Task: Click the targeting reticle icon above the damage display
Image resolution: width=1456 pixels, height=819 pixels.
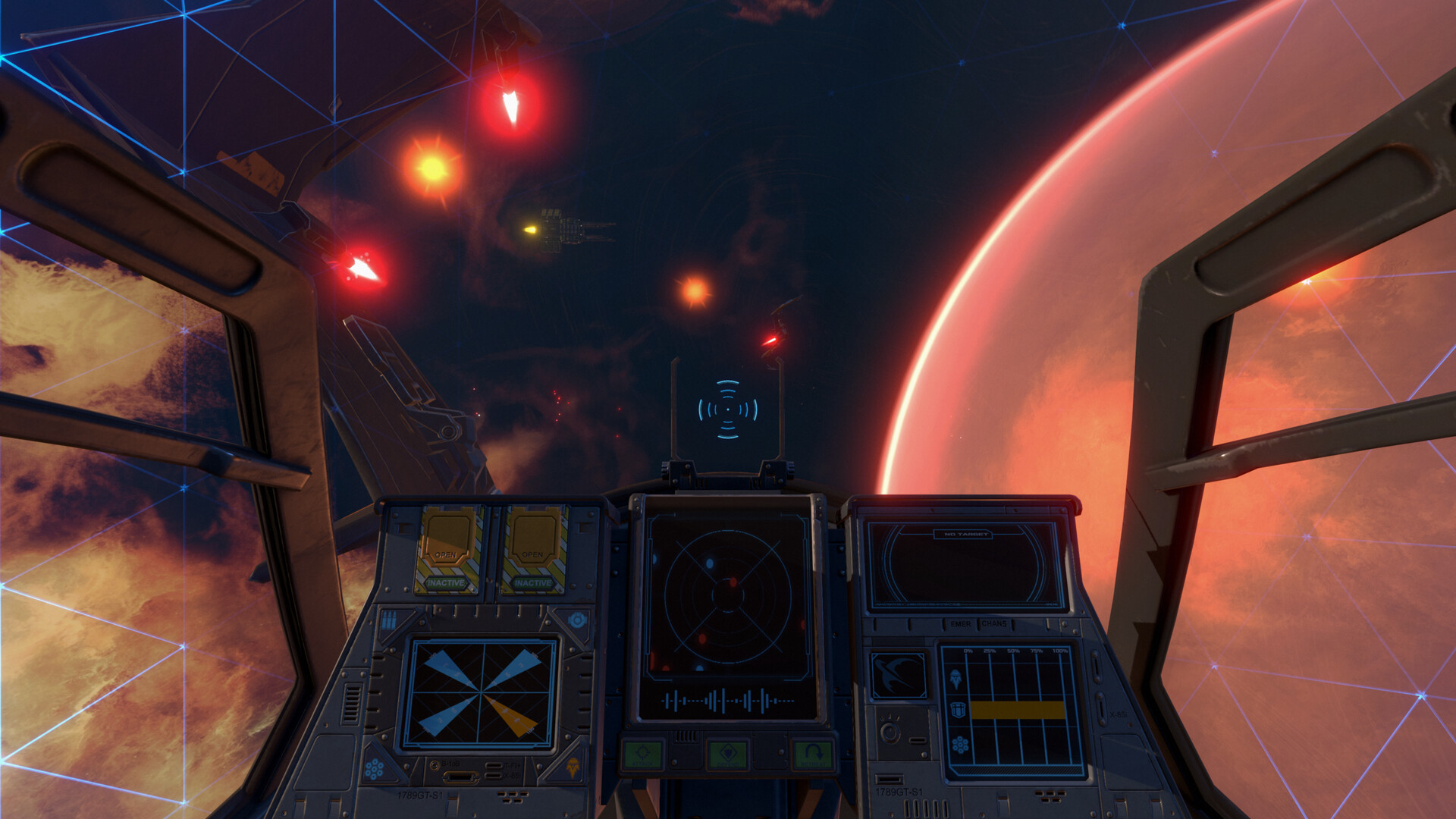Action: pos(576,621)
